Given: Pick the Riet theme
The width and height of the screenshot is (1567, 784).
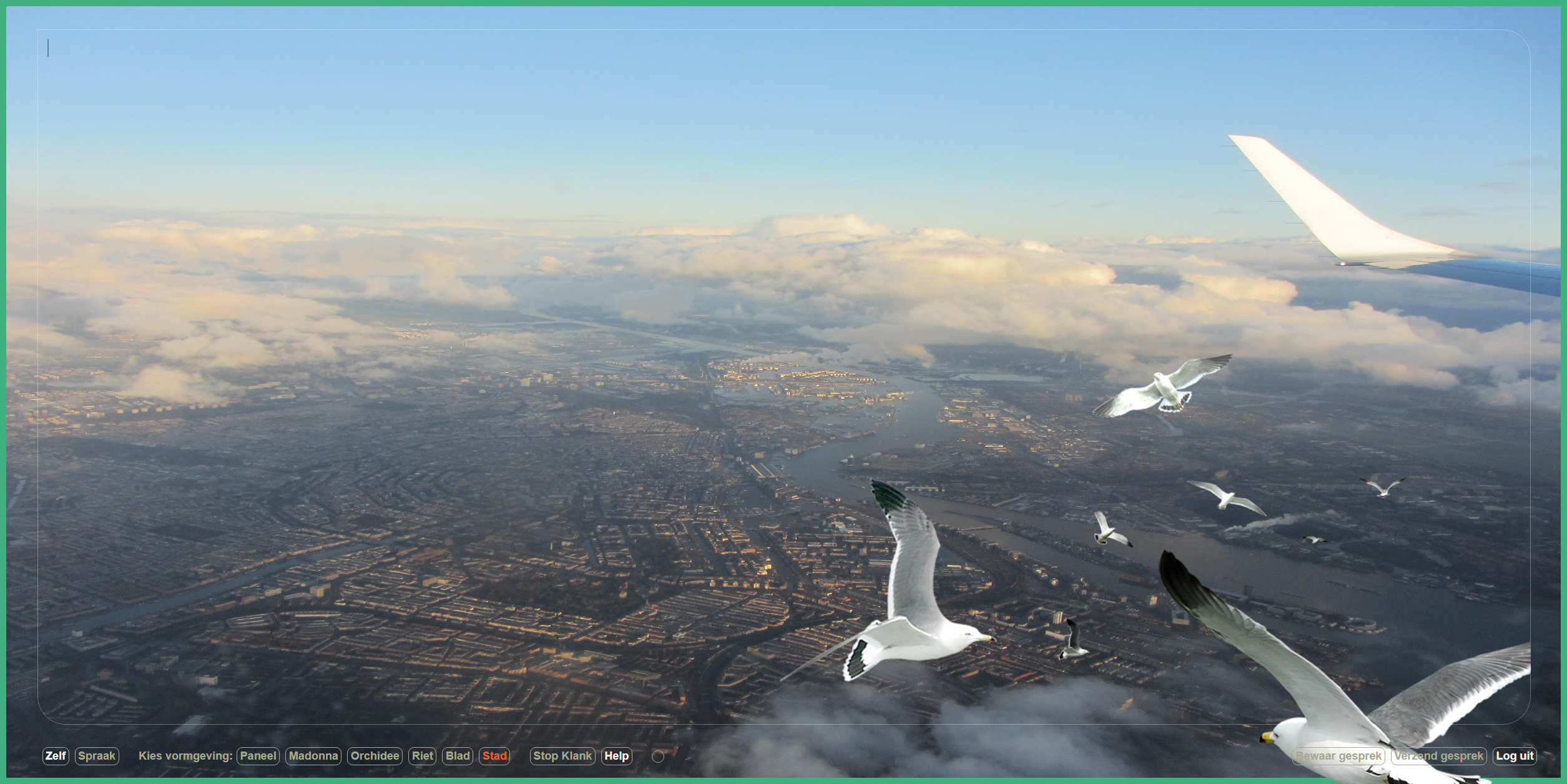Looking at the screenshot, I should click(423, 756).
